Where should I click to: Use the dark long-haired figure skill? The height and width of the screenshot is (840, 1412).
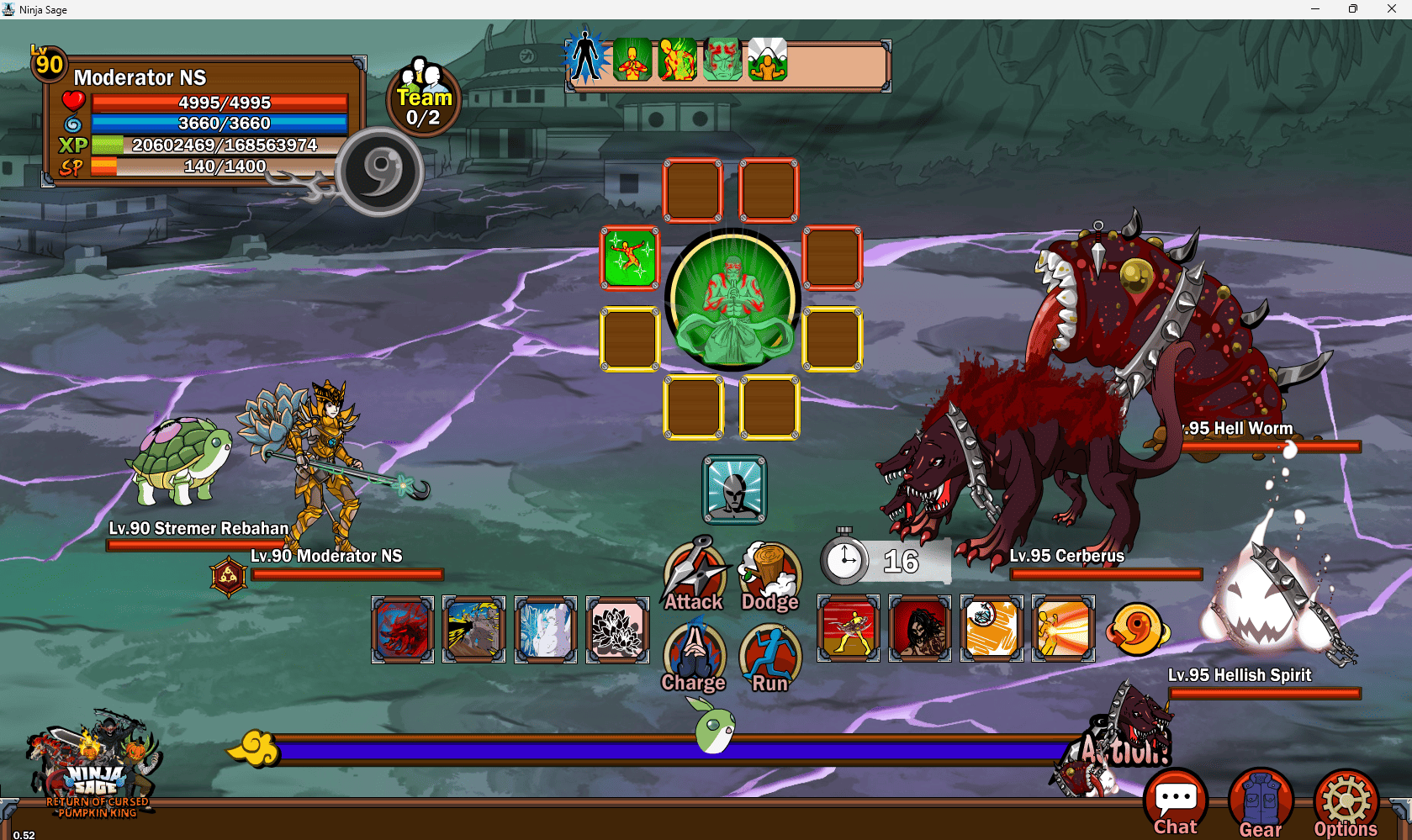coord(920,628)
